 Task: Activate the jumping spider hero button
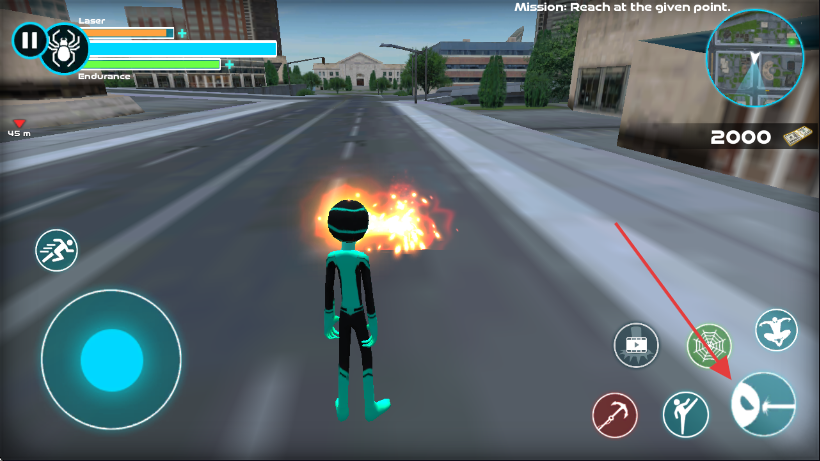click(x=775, y=329)
